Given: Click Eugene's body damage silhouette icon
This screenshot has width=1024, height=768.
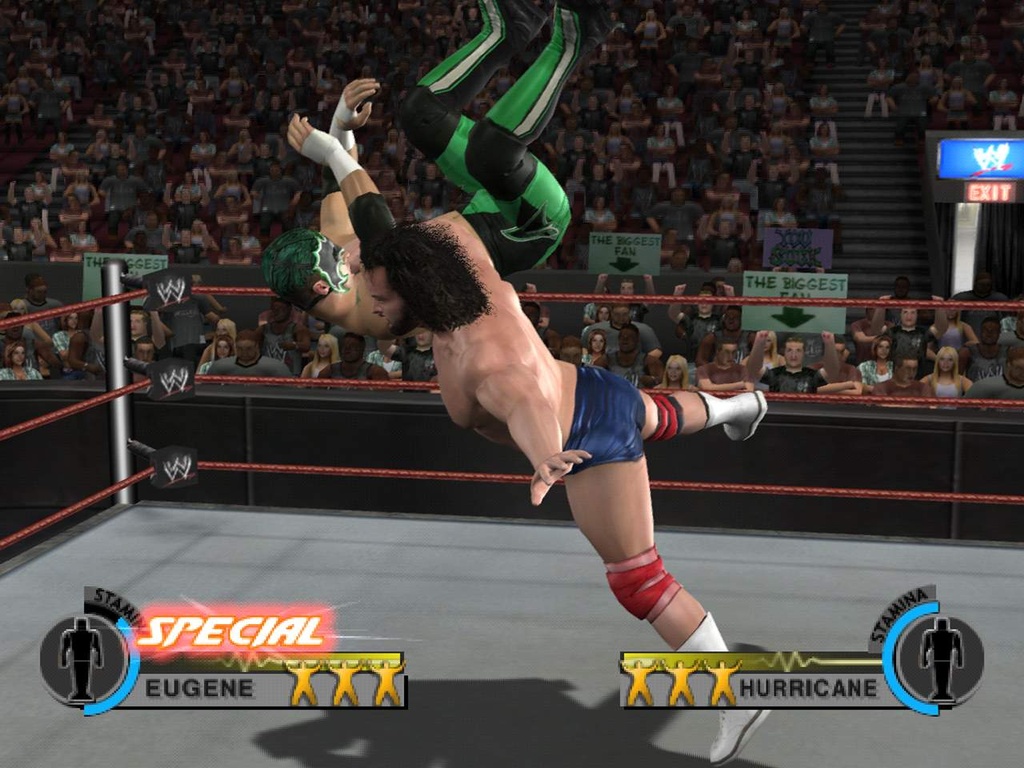Looking at the screenshot, I should tap(80, 659).
